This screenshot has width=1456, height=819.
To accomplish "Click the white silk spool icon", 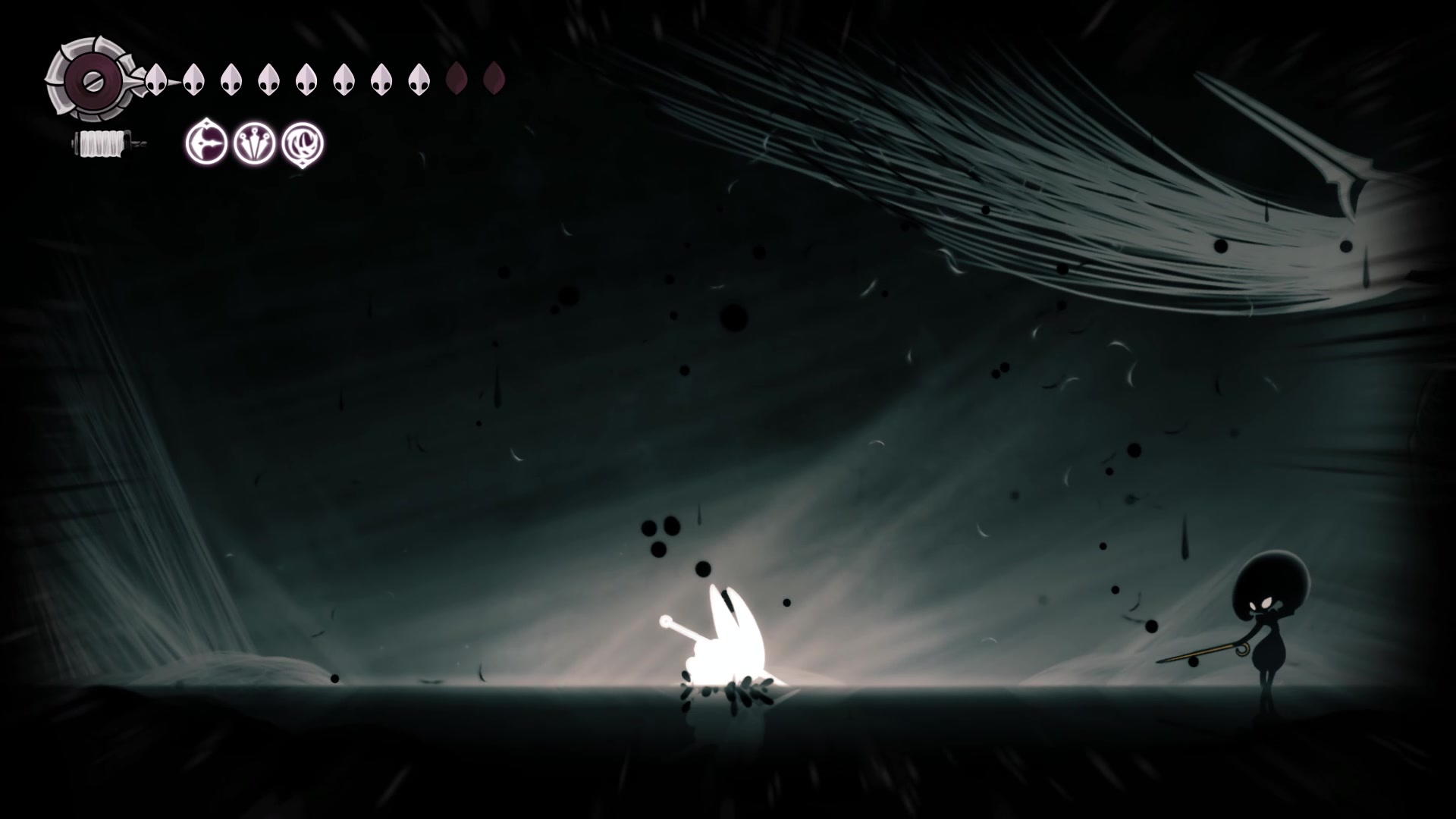I will [x=102, y=143].
